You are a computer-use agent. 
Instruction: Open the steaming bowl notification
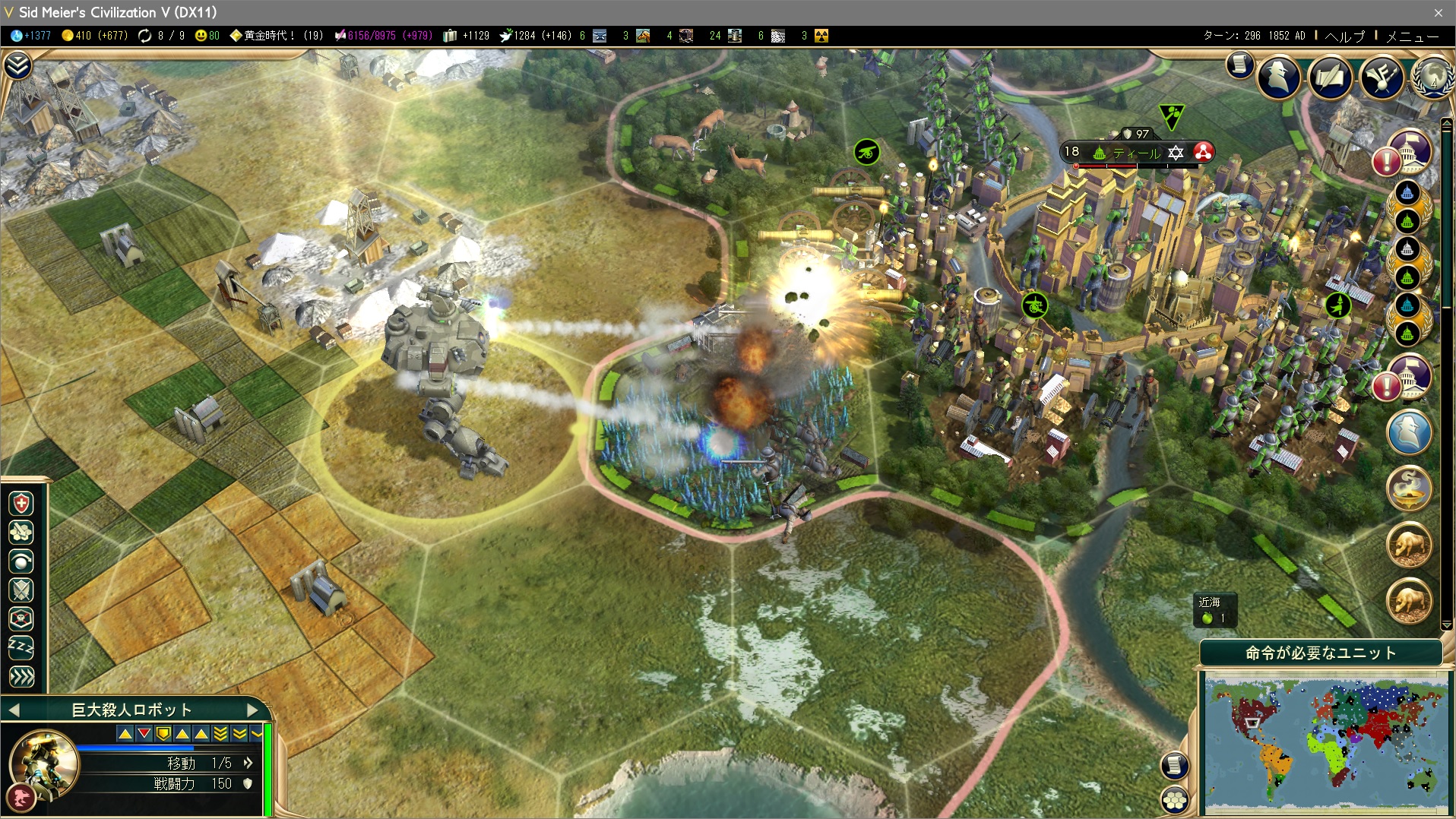tap(1409, 489)
